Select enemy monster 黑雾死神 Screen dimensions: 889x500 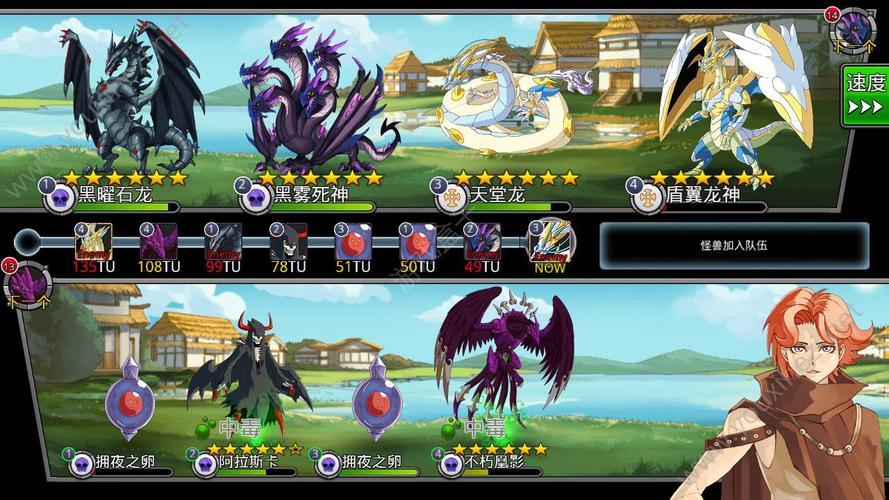coord(310,105)
